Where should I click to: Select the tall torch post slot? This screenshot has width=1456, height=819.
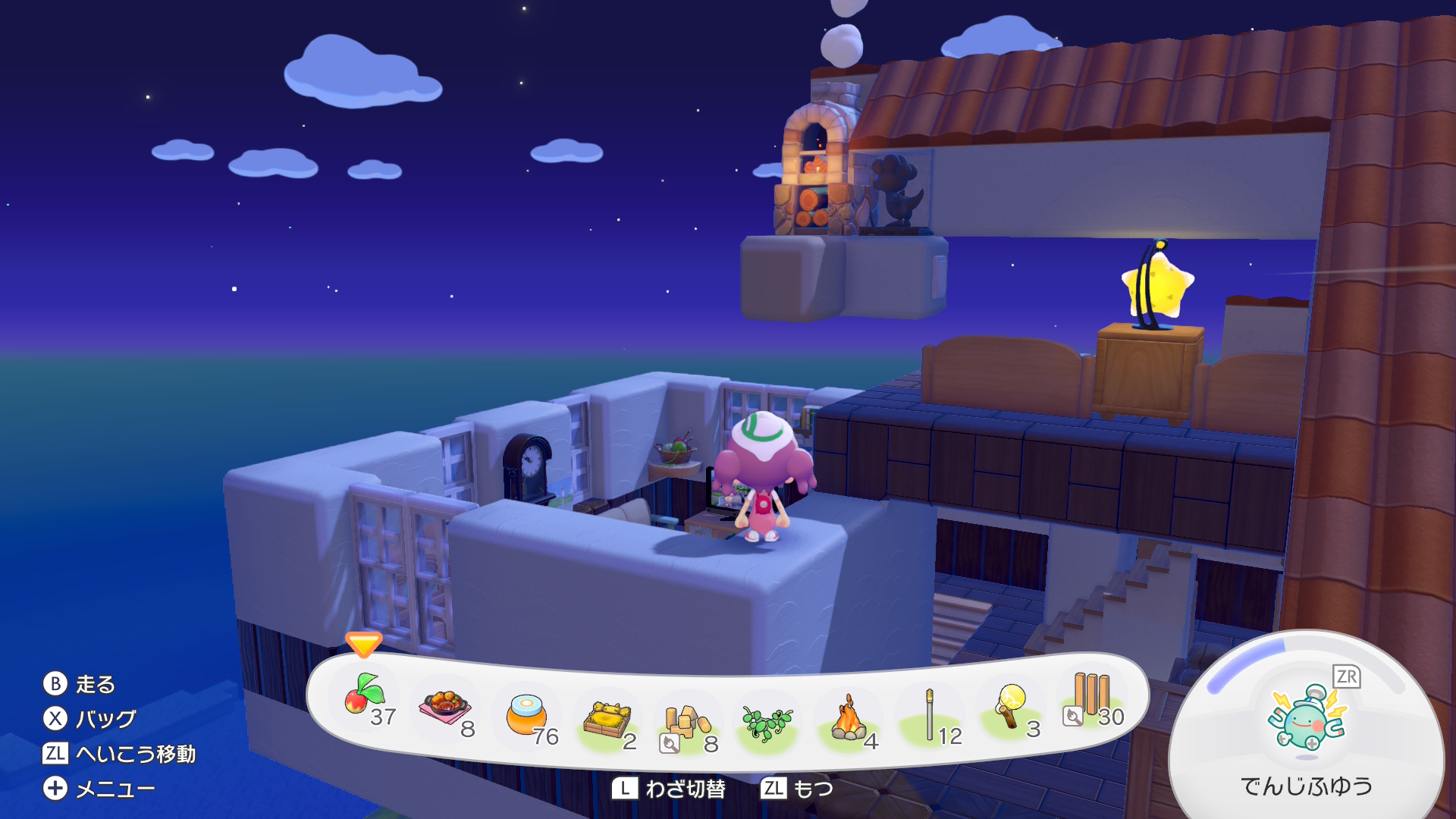pyautogui.click(x=930, y=715)
